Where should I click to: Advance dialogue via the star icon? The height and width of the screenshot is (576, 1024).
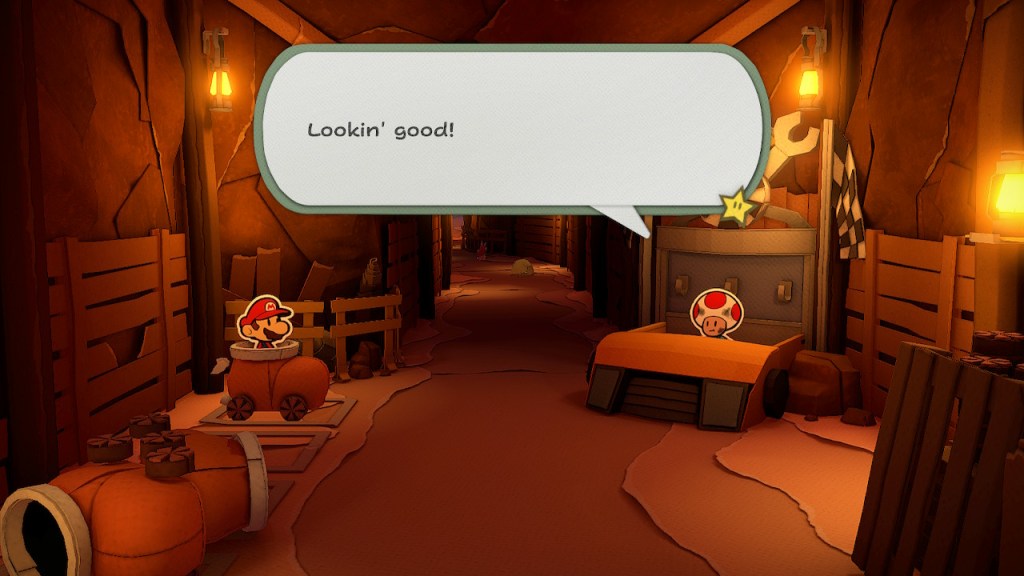point(737,205)
